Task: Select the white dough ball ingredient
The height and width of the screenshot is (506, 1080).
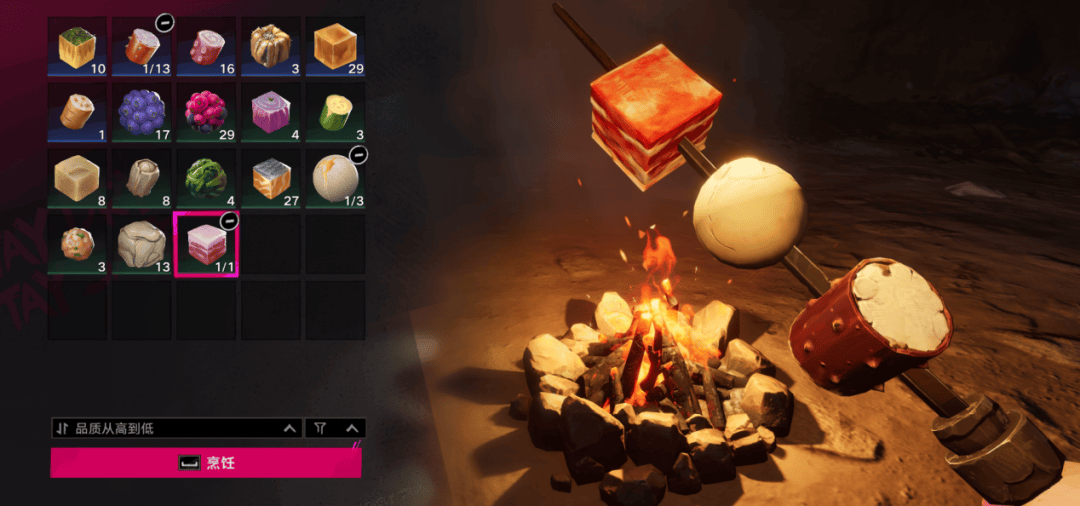Action: [335, 177]
